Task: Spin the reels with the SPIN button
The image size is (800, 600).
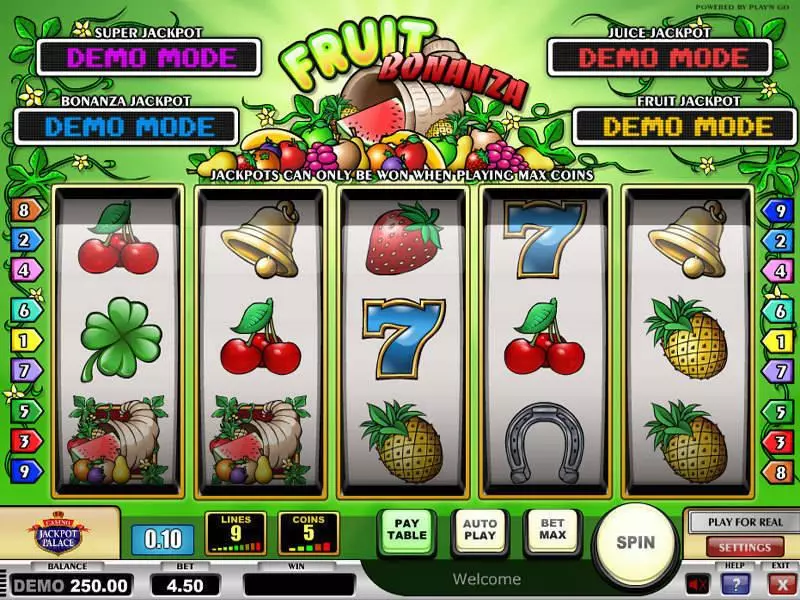Action: coord(635,543)
